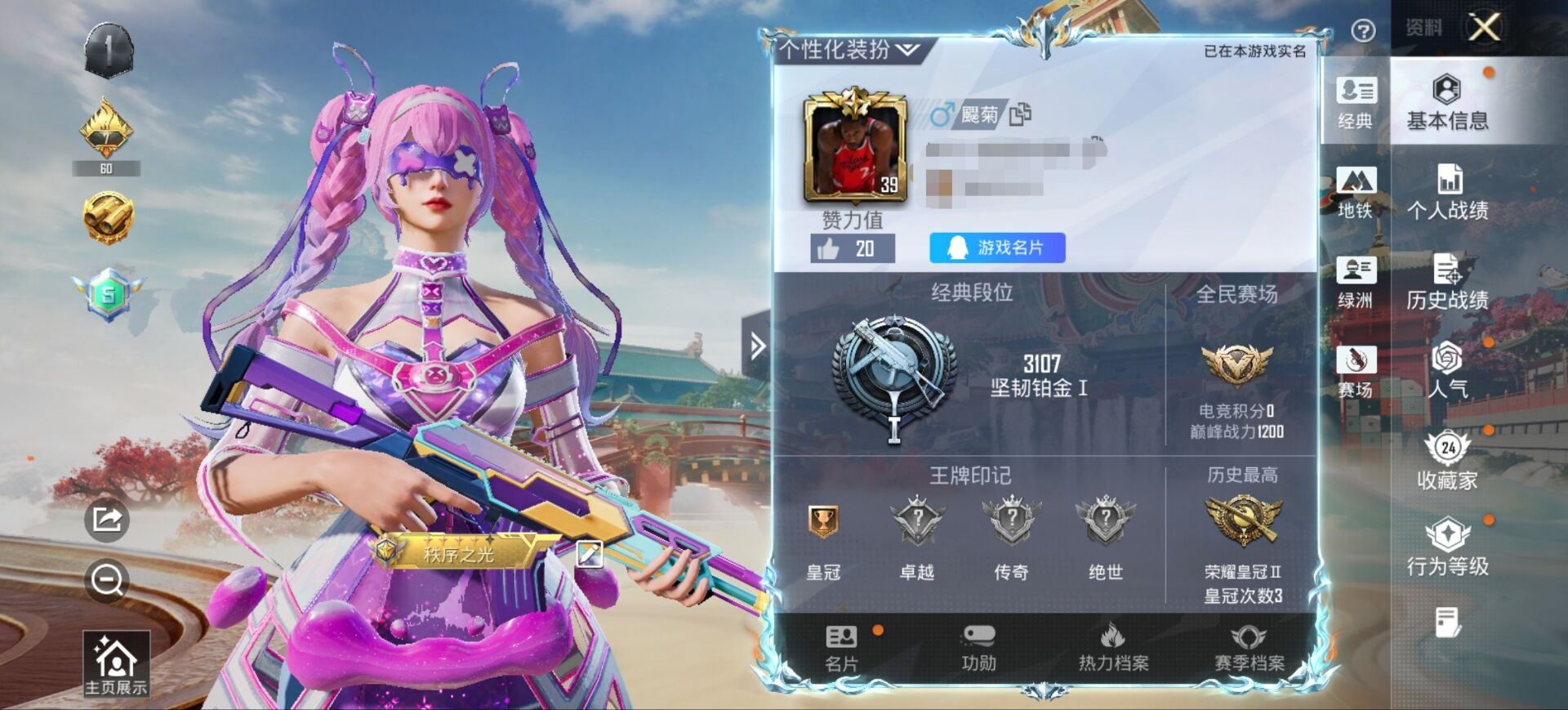Screen dimensions: 1568x710
Task: Open the 基本信息 tab
Action: tap(1447, 102)
